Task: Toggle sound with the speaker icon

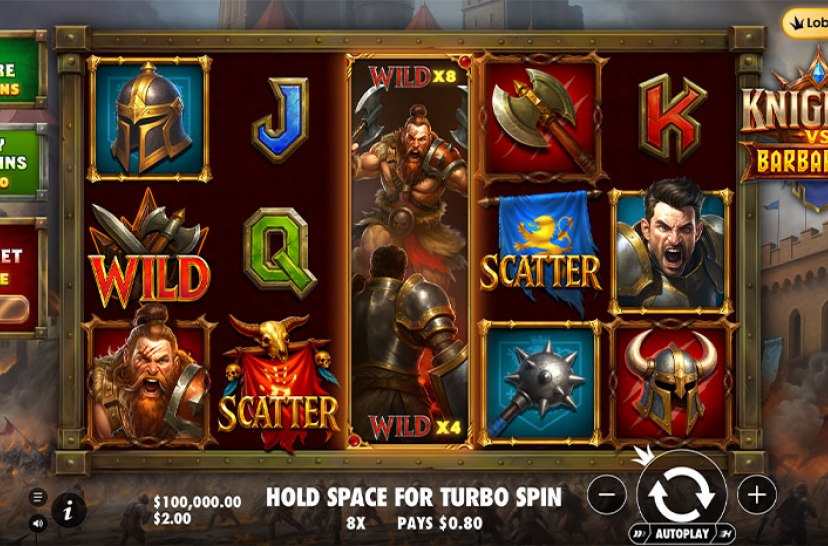Action: [x=38, y=522]
